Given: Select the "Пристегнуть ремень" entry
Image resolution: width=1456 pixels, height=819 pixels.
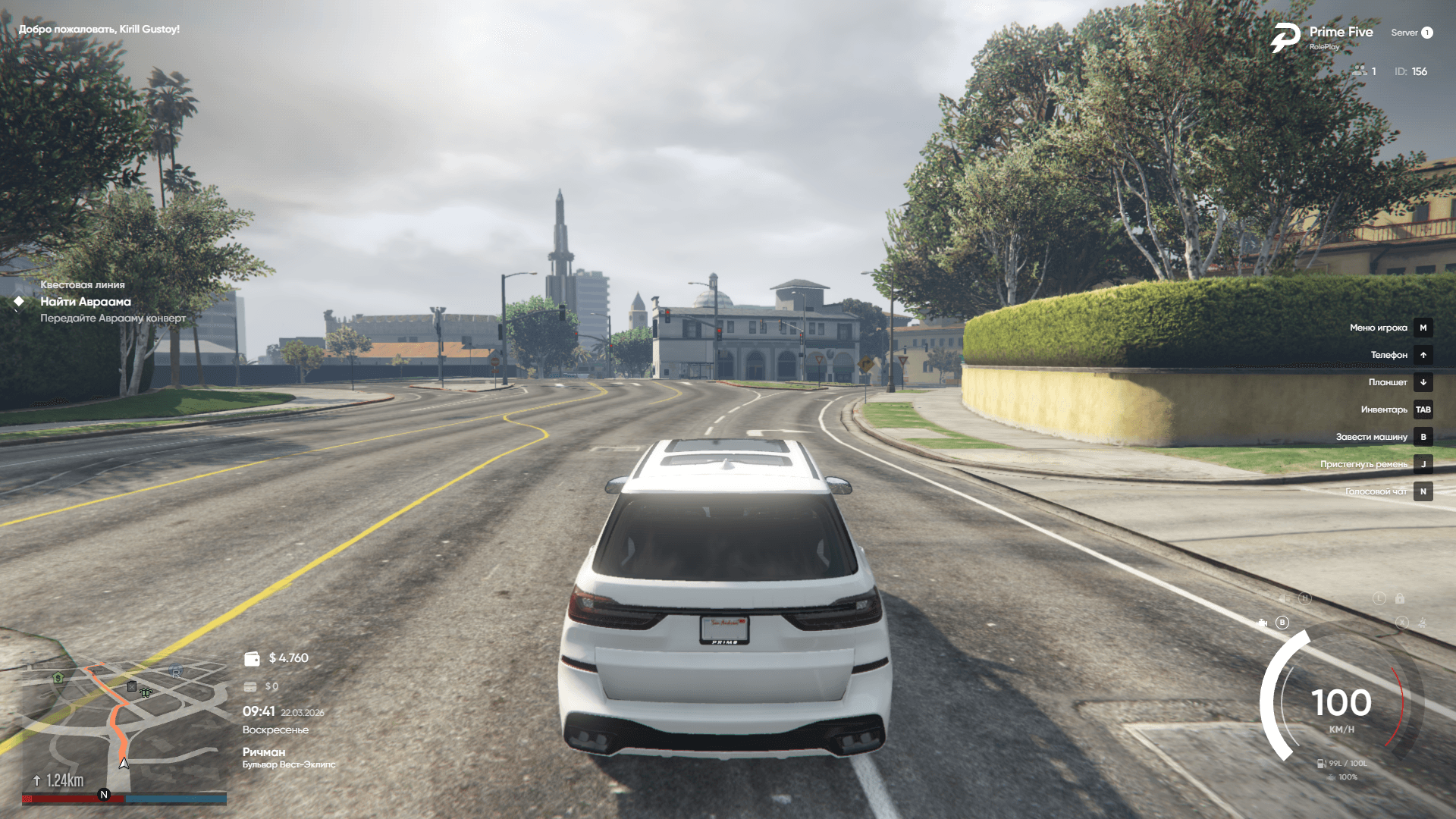Looking at the screenshot, I should pos(1363,464).
